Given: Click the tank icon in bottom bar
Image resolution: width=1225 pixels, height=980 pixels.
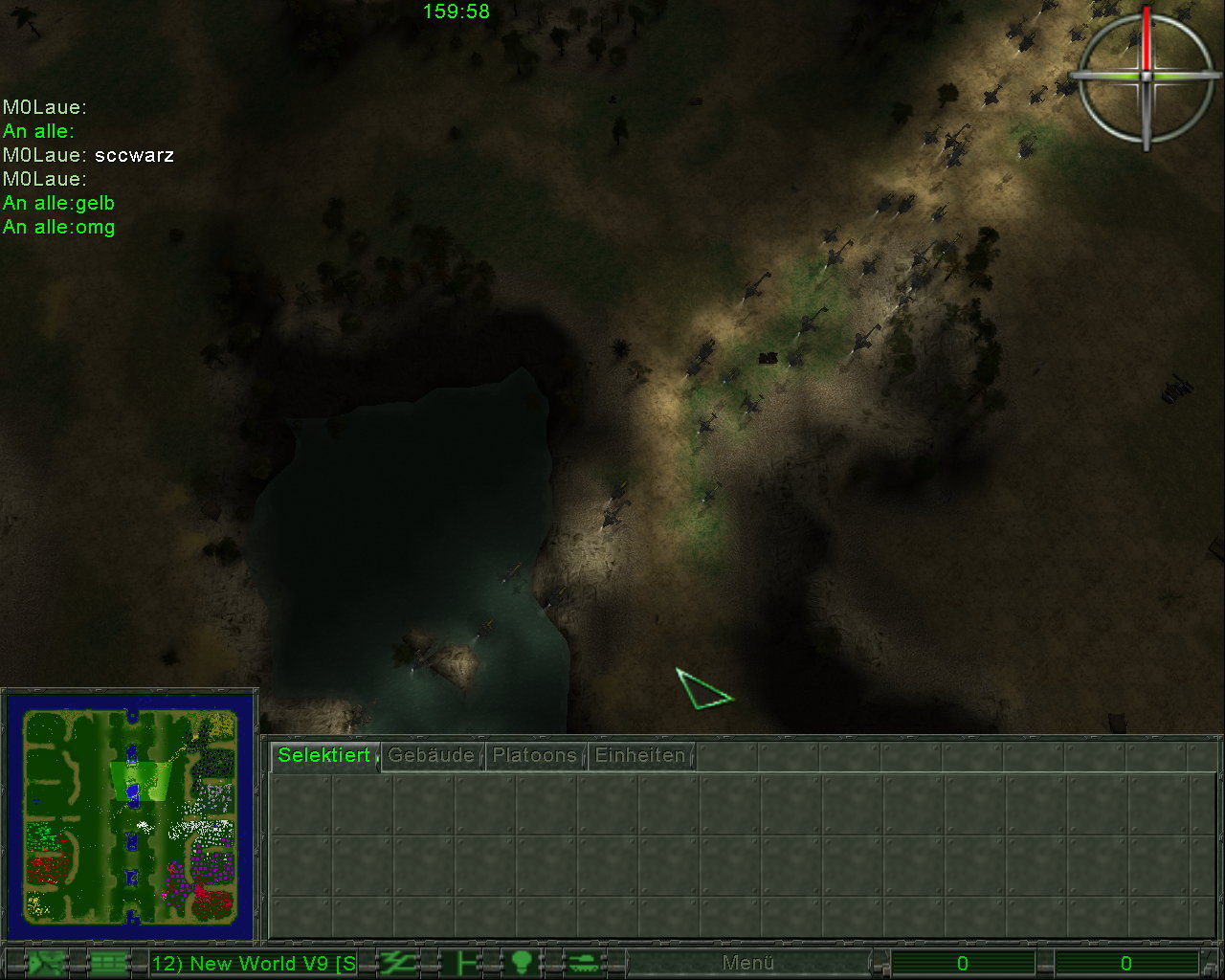Looking at the screenshot, I should point(583,963).
